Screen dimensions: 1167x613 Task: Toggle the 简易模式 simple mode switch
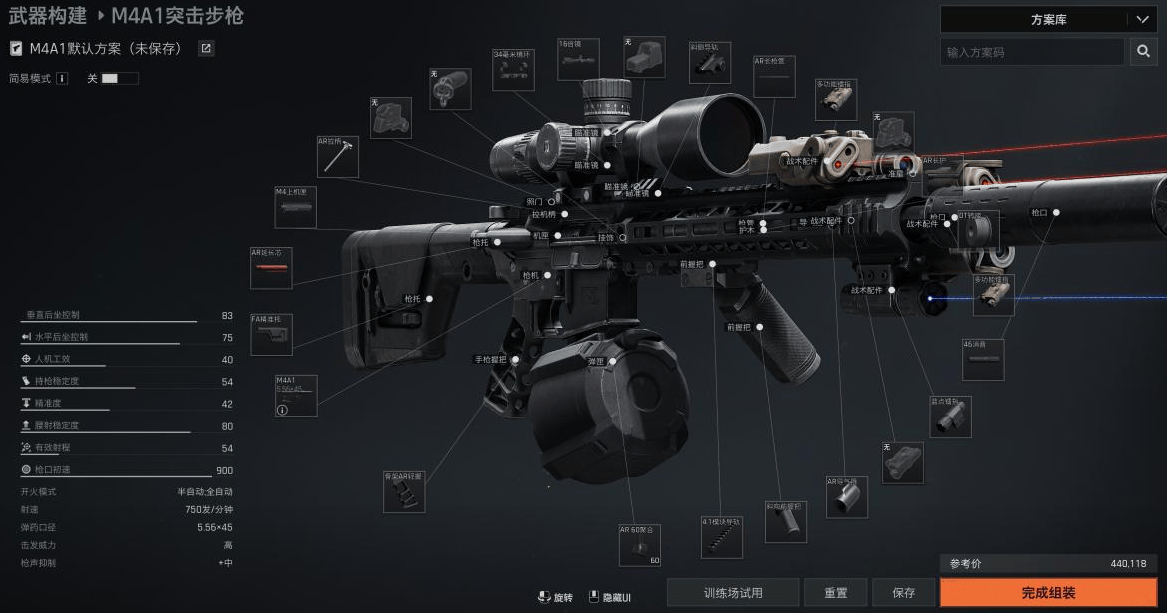(110, 78)
